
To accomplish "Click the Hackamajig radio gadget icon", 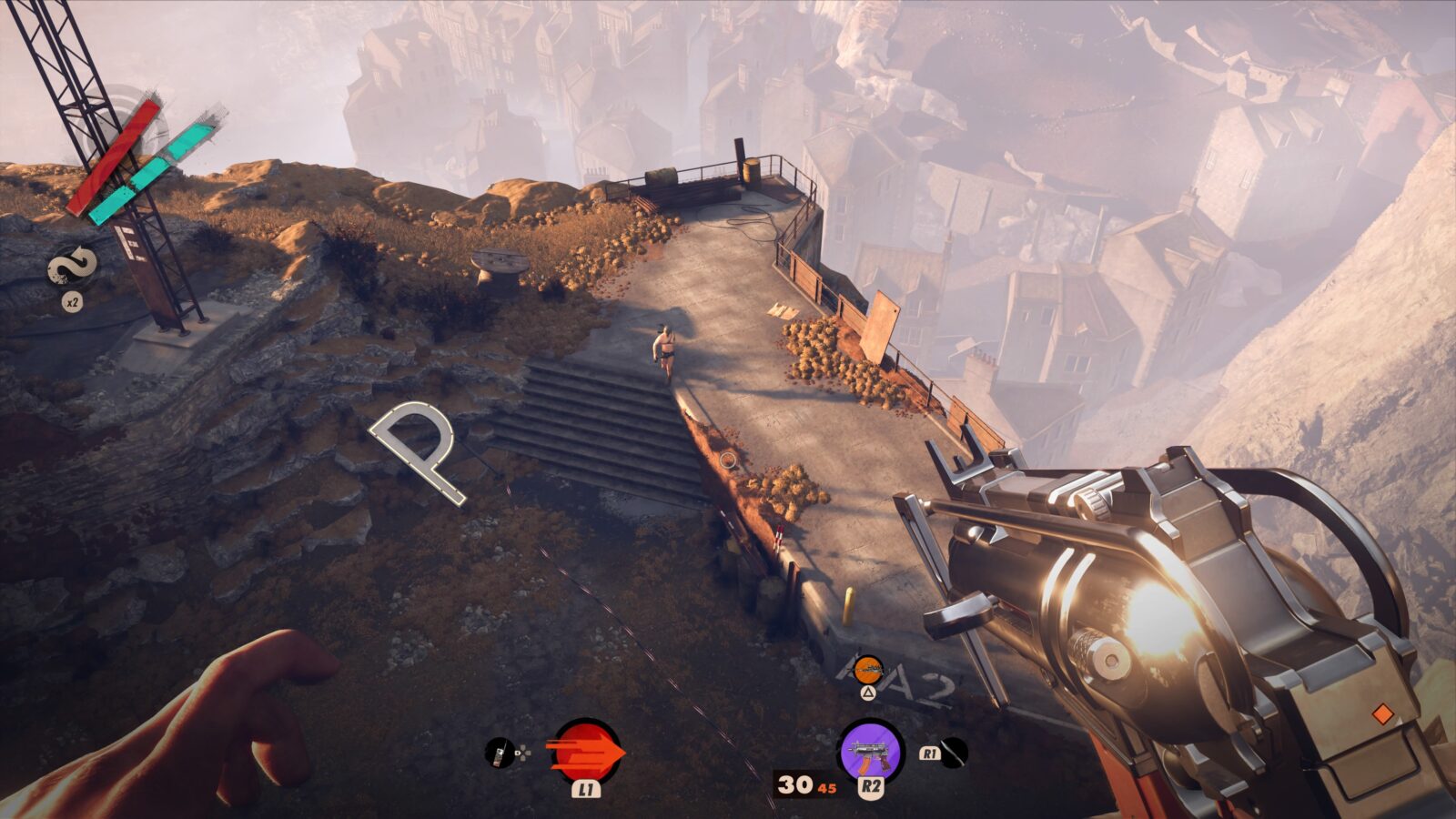I will click(x=499, y=753).
